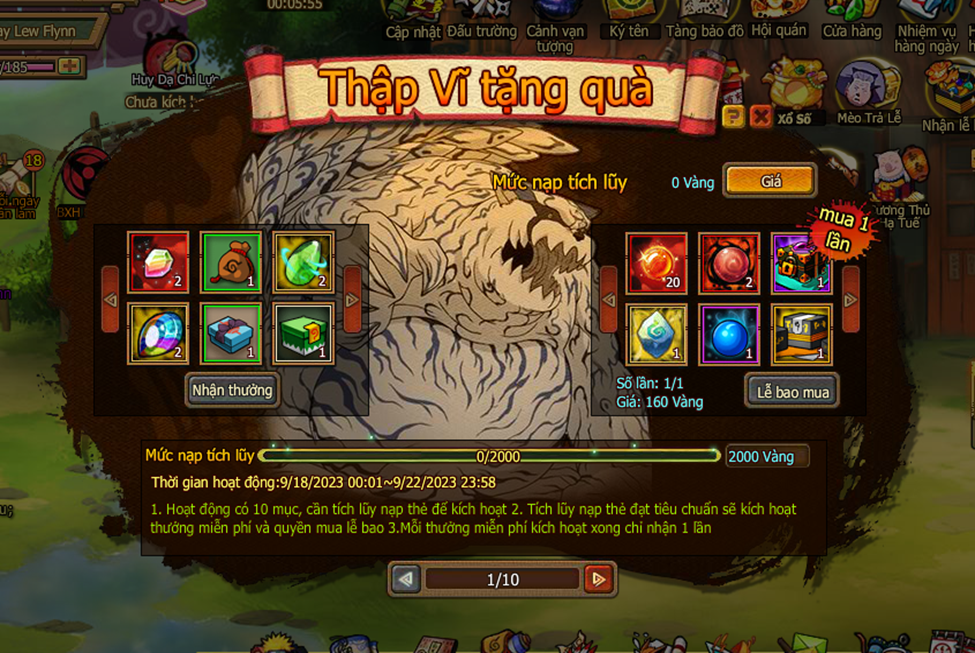Open the yellow question mark help
Viewport: 975px width, 653px height.
(733, 117)
